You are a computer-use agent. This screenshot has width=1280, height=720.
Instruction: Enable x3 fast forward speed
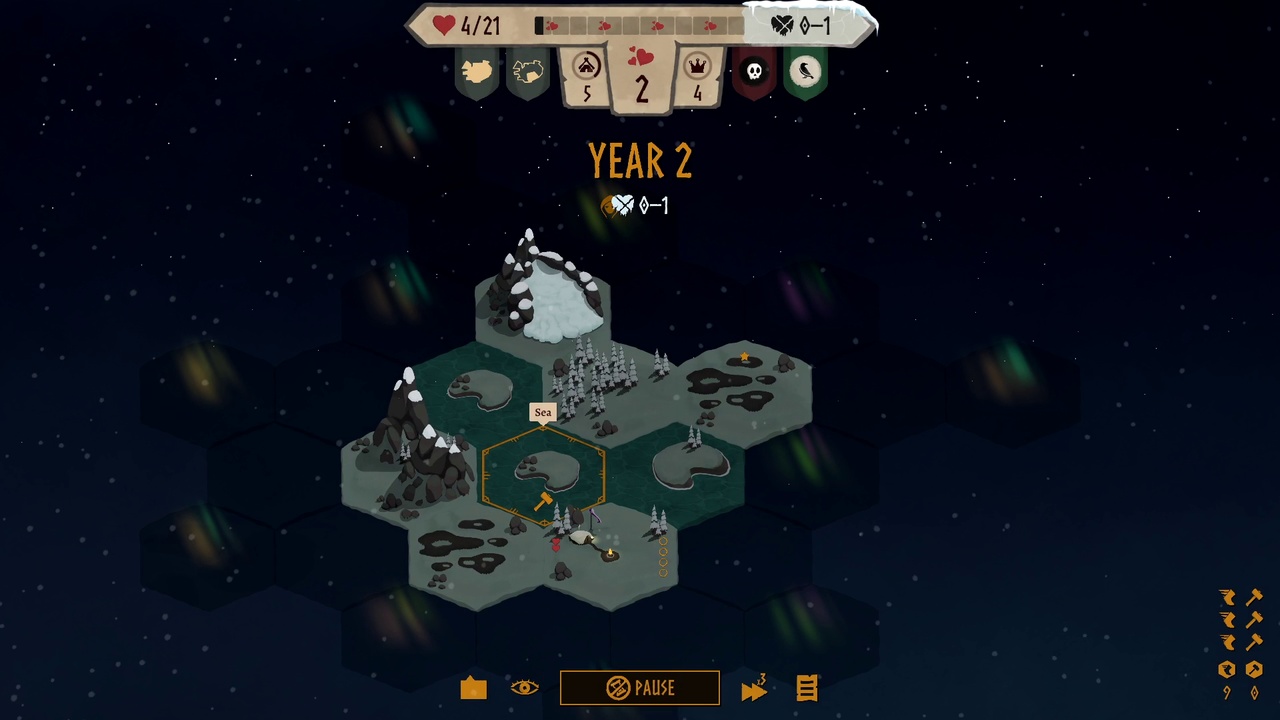point(754,688)
